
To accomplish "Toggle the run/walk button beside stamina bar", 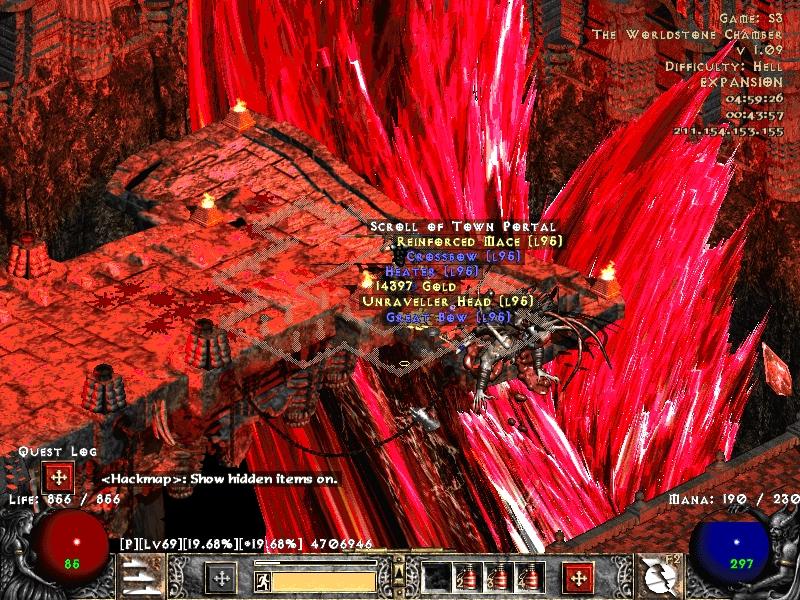I will click(x=261, y=579).
